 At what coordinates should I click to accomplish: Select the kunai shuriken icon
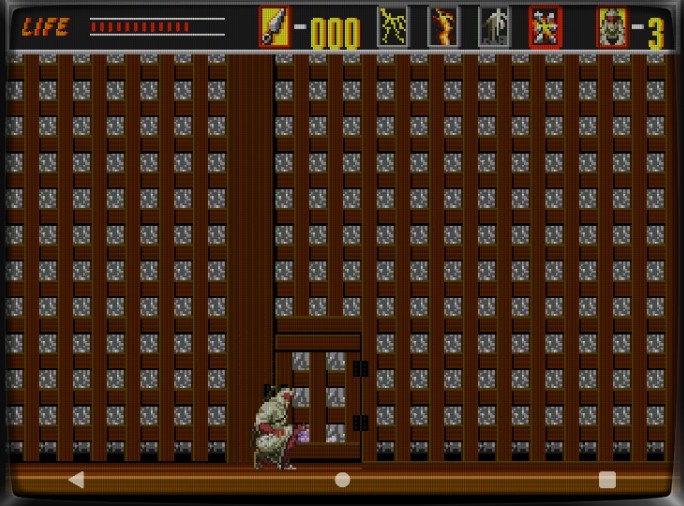[274, 27]
